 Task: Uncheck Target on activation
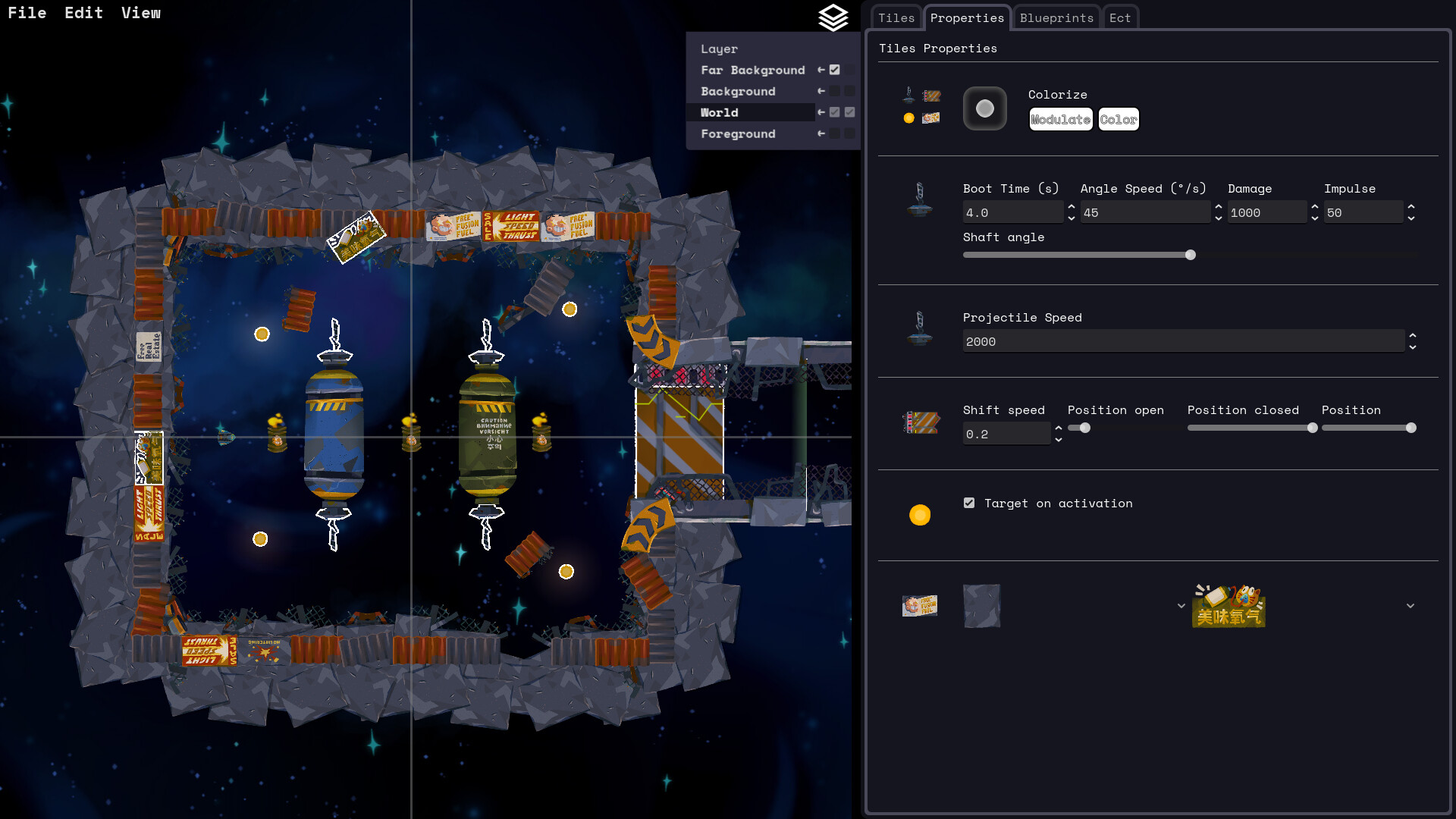tap(968, 502)
